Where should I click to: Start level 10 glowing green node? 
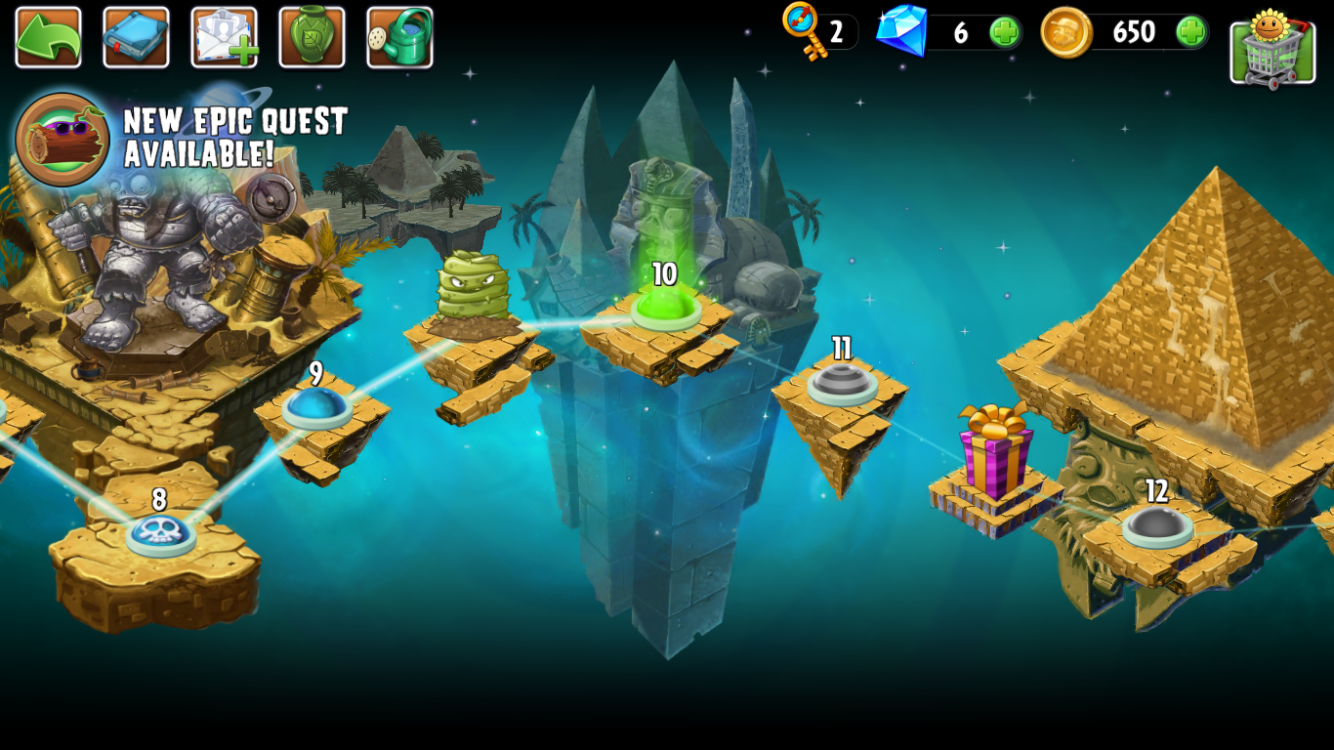coord(665,307)
